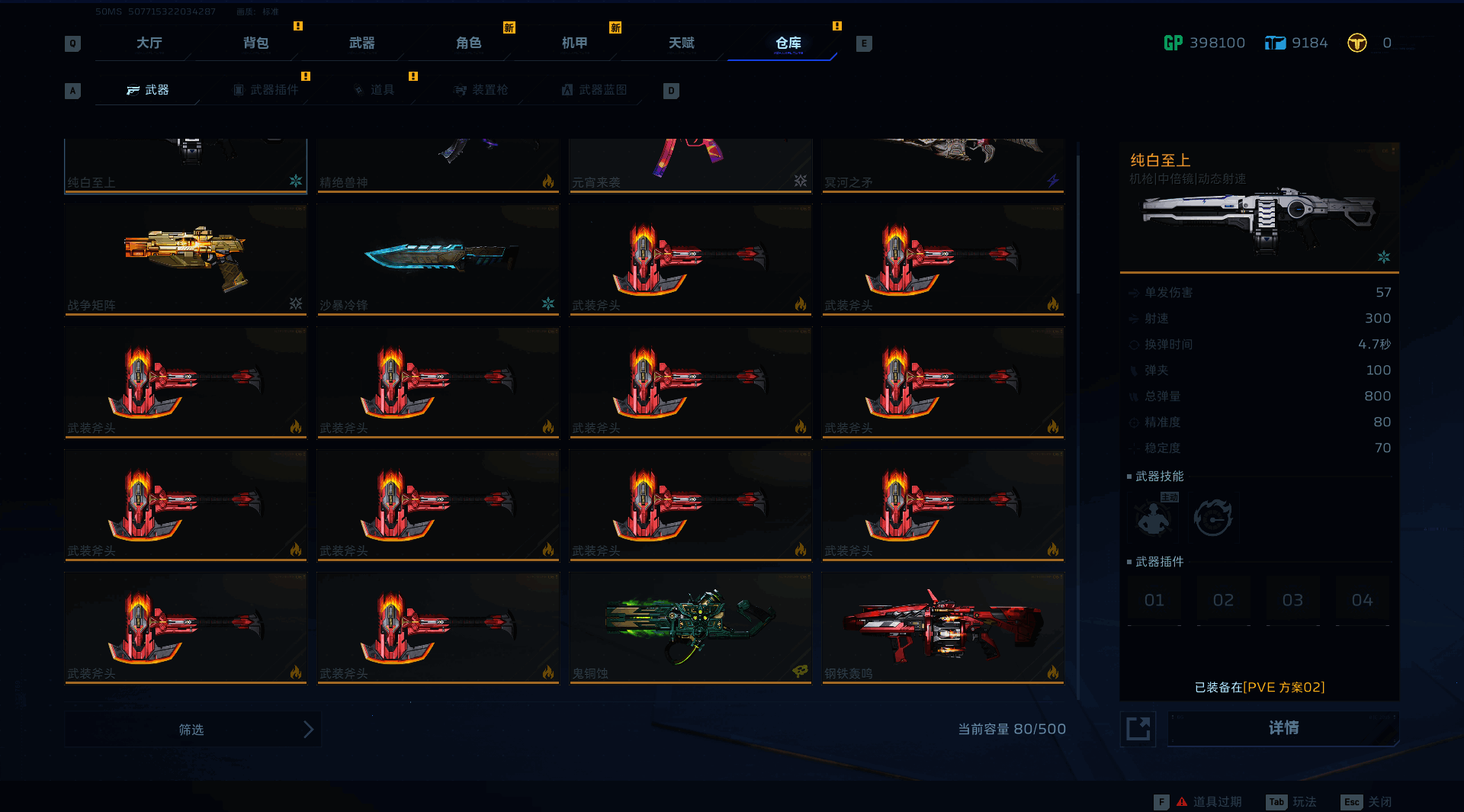Select the golden 战争矩阵 weapon

pos(185,259)
